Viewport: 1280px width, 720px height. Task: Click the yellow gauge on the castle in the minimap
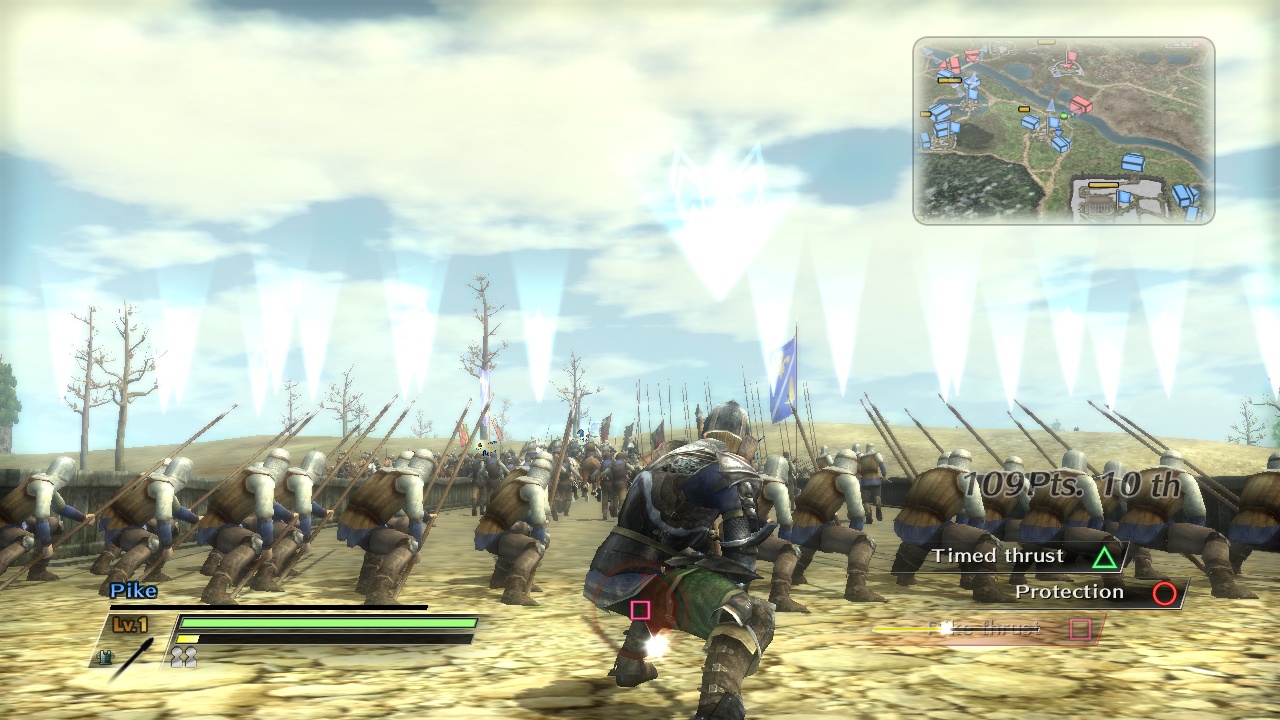[x=1103, y=185]
